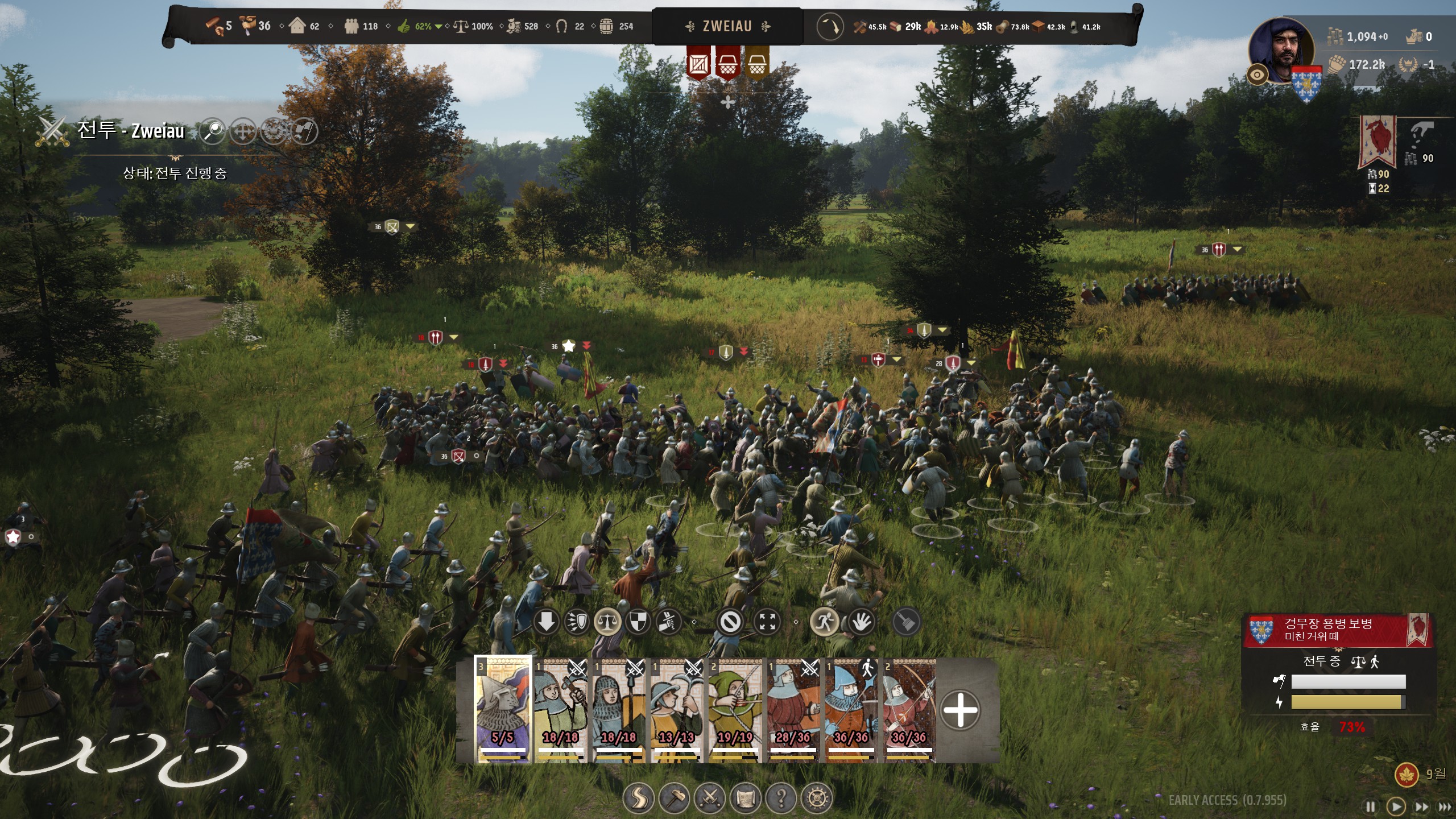Select the retinue unit card showing 5/5
The width and height of the screenshot is (1456, 819).
503,709
